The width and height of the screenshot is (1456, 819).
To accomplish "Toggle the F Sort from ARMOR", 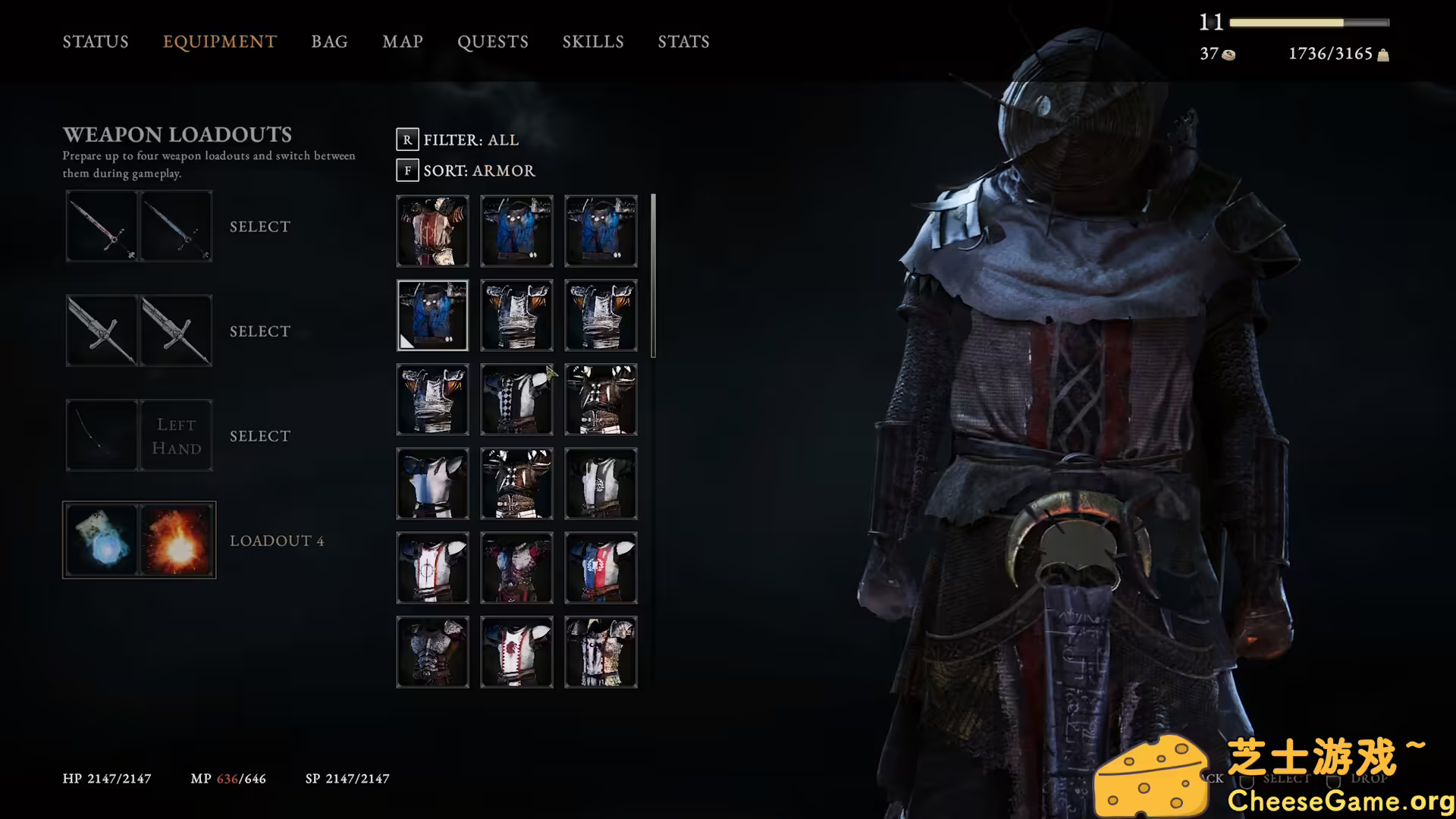I will (408, 171).
